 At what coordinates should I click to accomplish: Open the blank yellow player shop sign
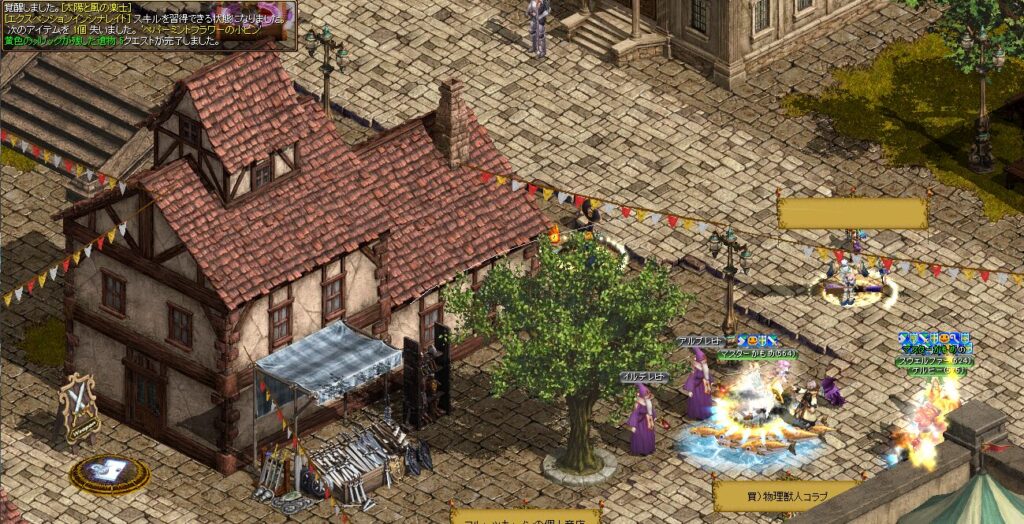point(852,213)
